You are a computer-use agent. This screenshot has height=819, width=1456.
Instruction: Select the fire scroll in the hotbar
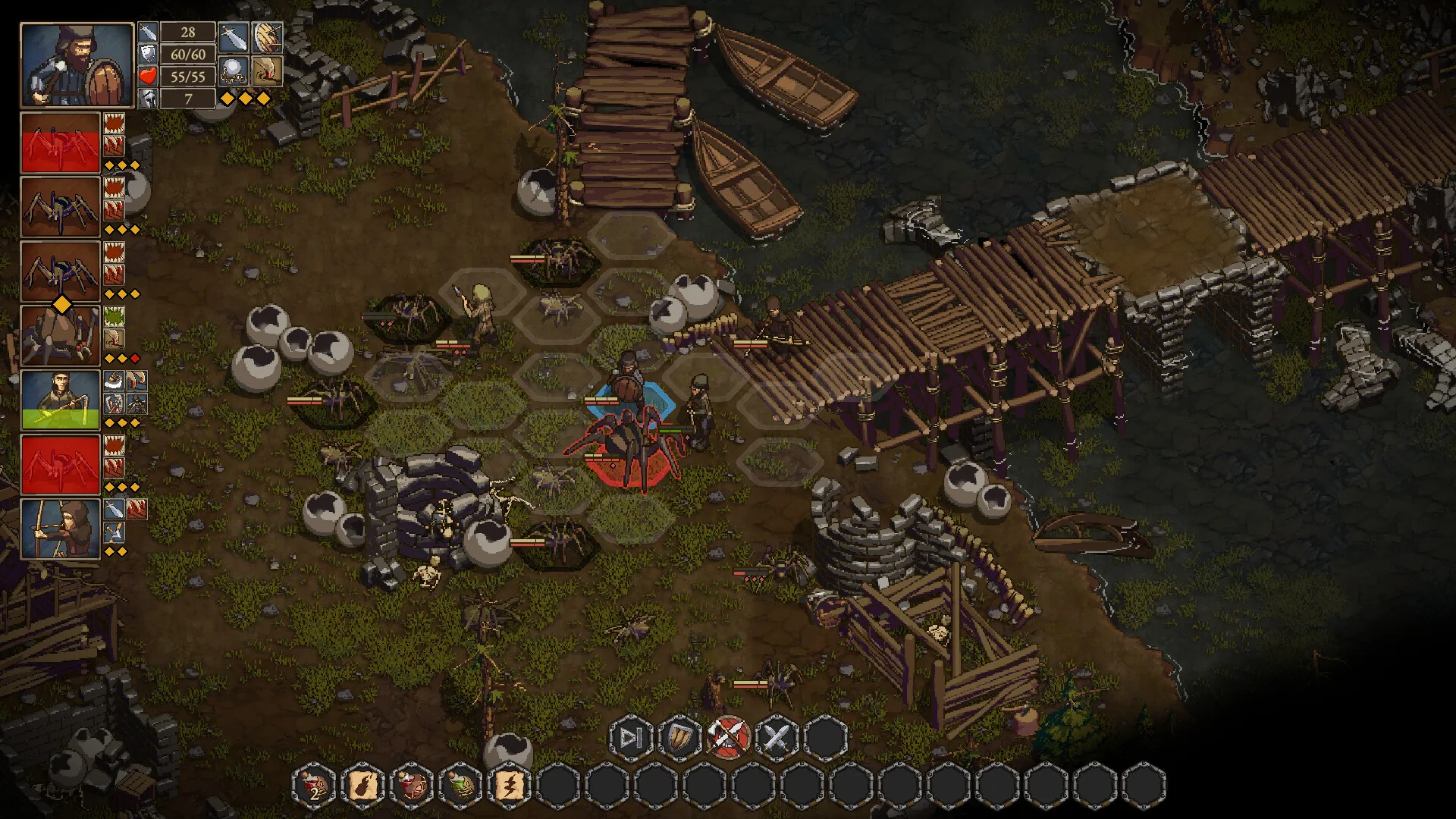(x=363, y=785)
